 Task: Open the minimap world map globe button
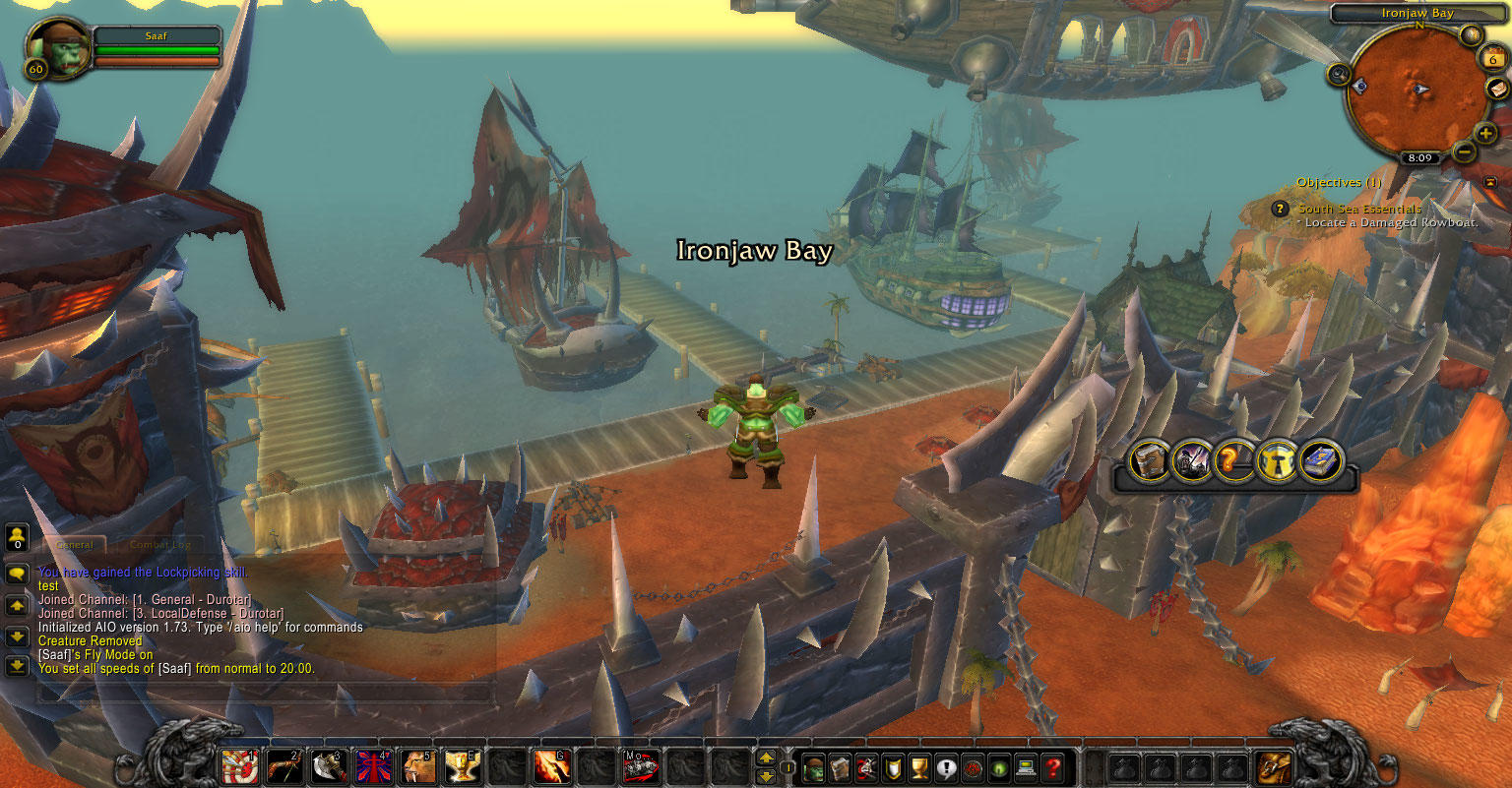pyautogui.click(x=1472, y=35)
